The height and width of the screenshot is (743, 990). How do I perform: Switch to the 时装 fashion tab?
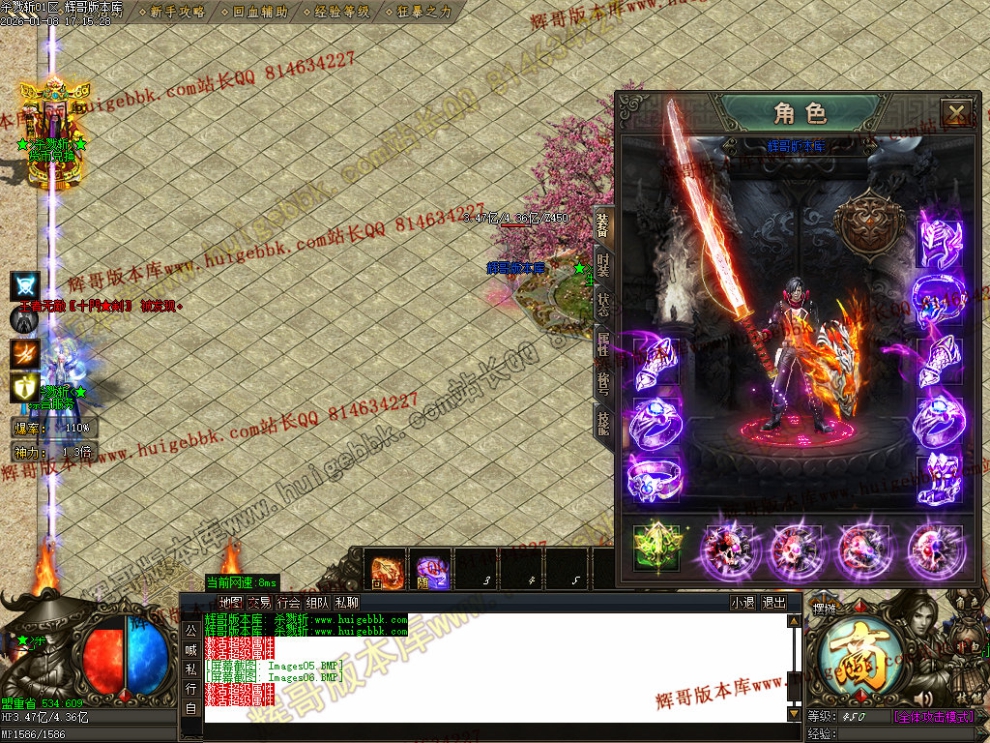603,264
